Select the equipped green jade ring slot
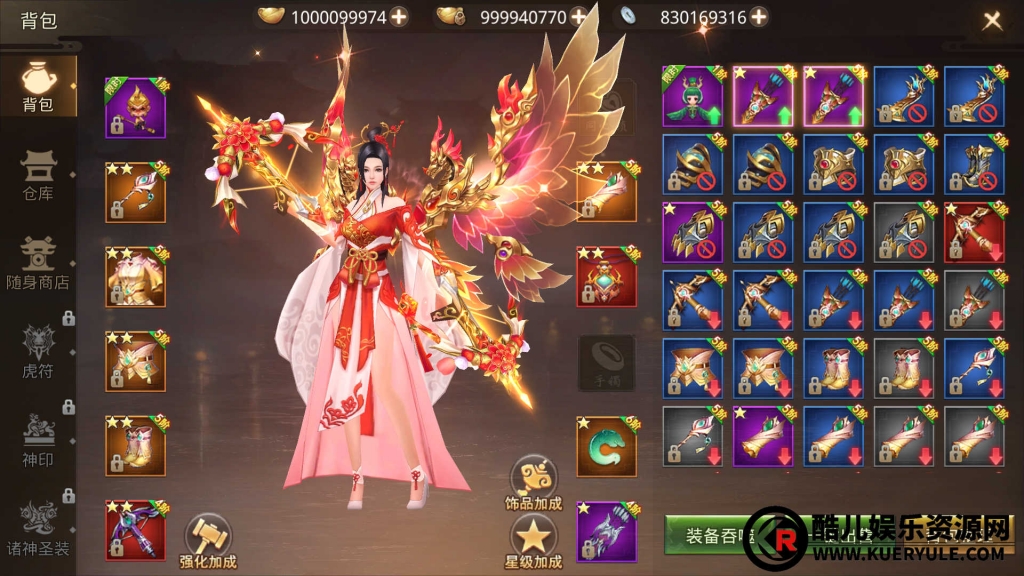 606,446
